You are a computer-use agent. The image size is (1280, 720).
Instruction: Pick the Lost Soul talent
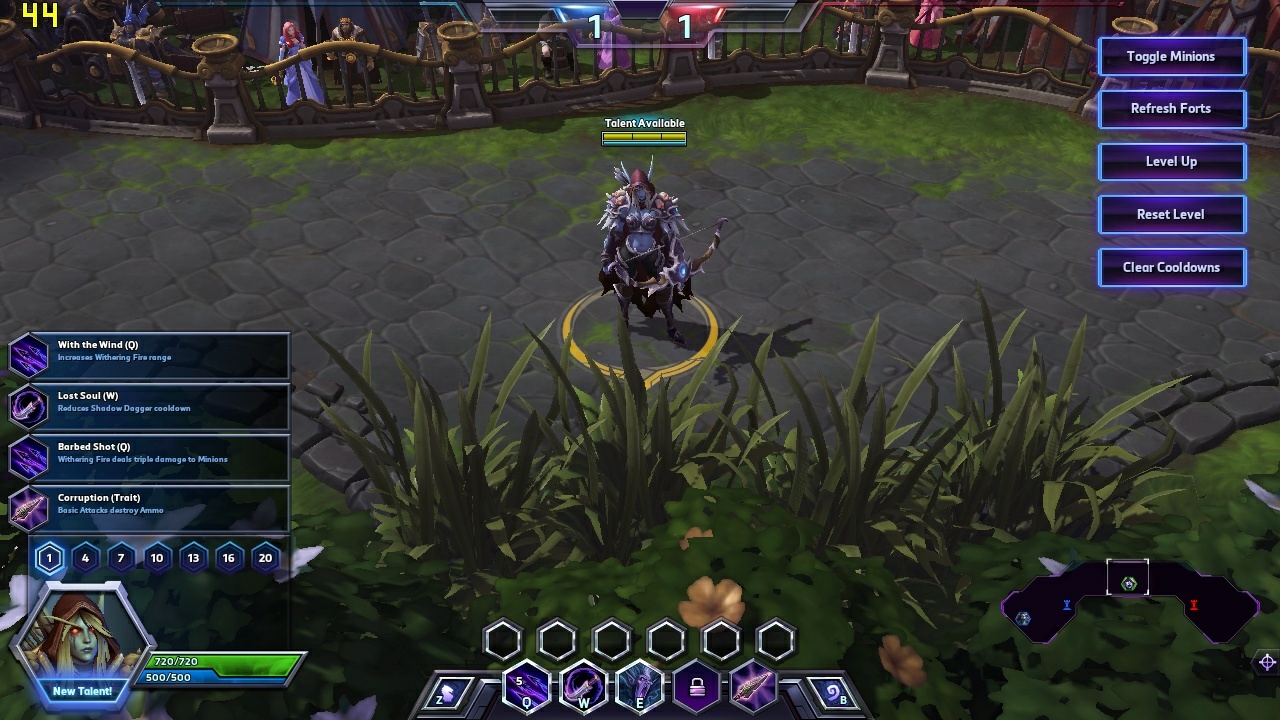150,406
